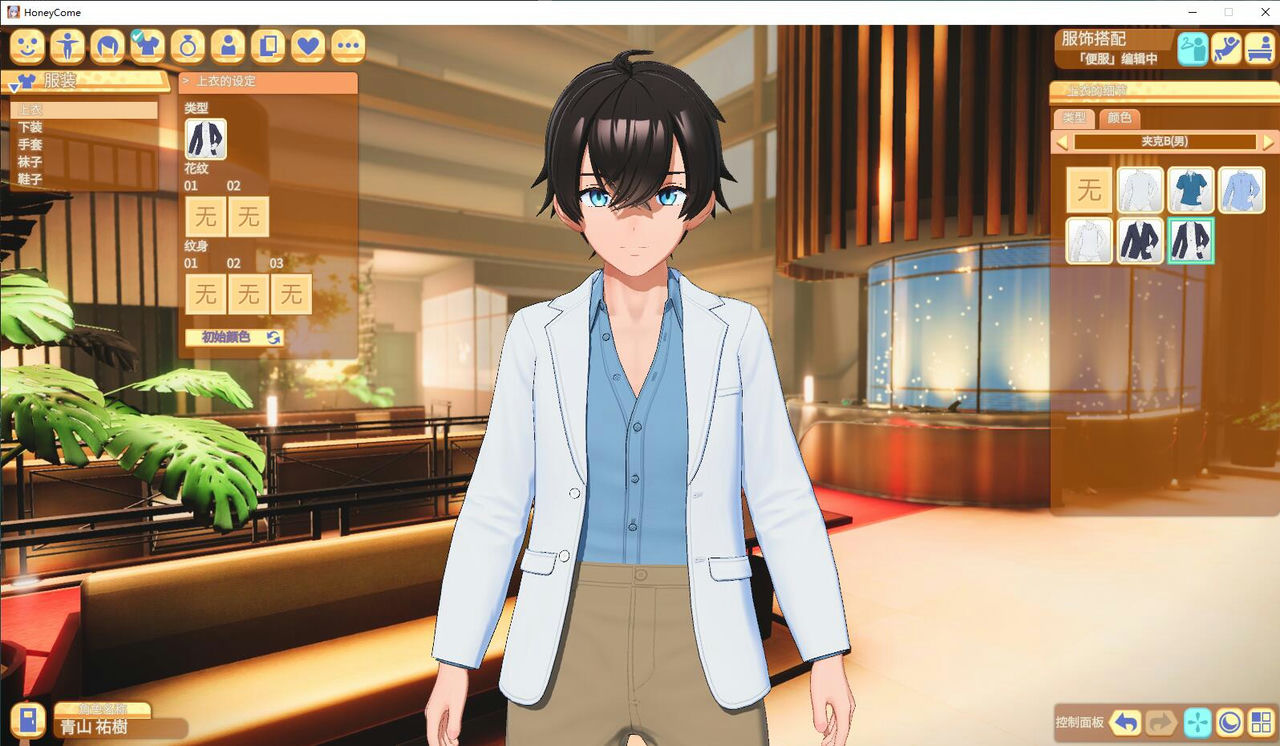Click left arrow of the jacket selector
This screenshot has height=746, width=1280.
pyautogui.click(x=1063, y=141)
